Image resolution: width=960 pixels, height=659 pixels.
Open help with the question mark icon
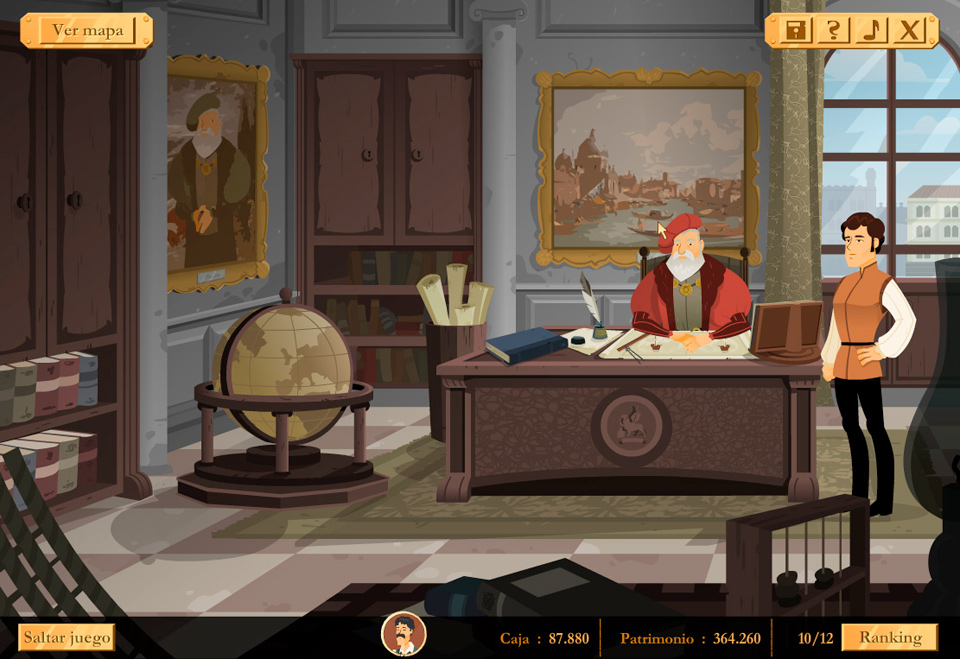click(832, 30)
